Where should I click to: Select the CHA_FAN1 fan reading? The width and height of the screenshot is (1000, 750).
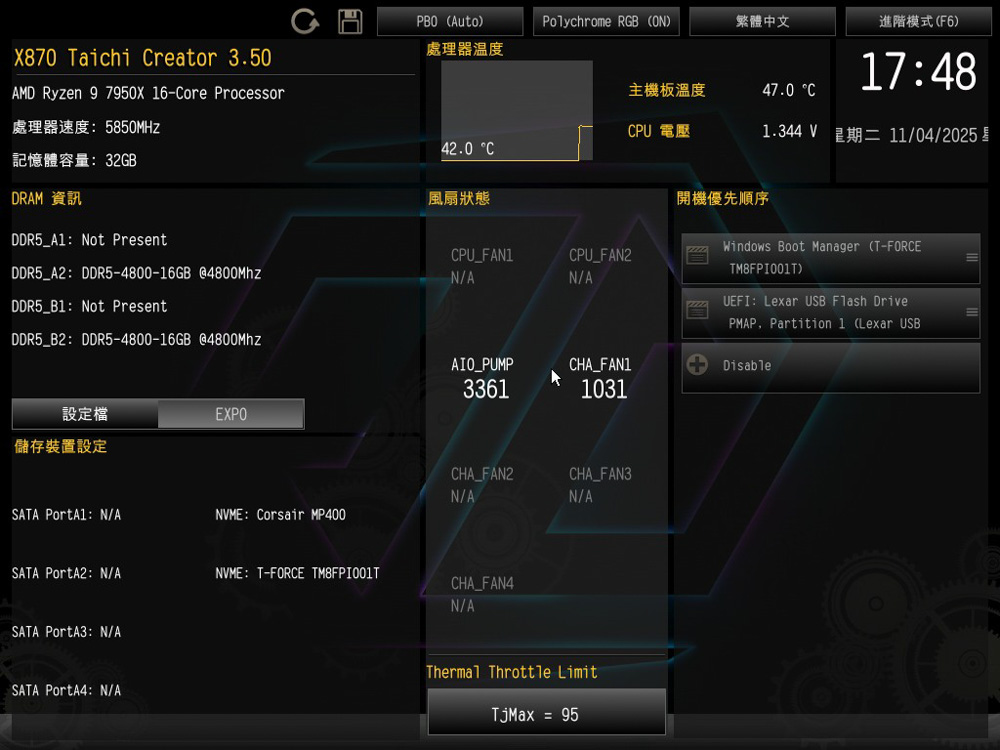point(603,379)
